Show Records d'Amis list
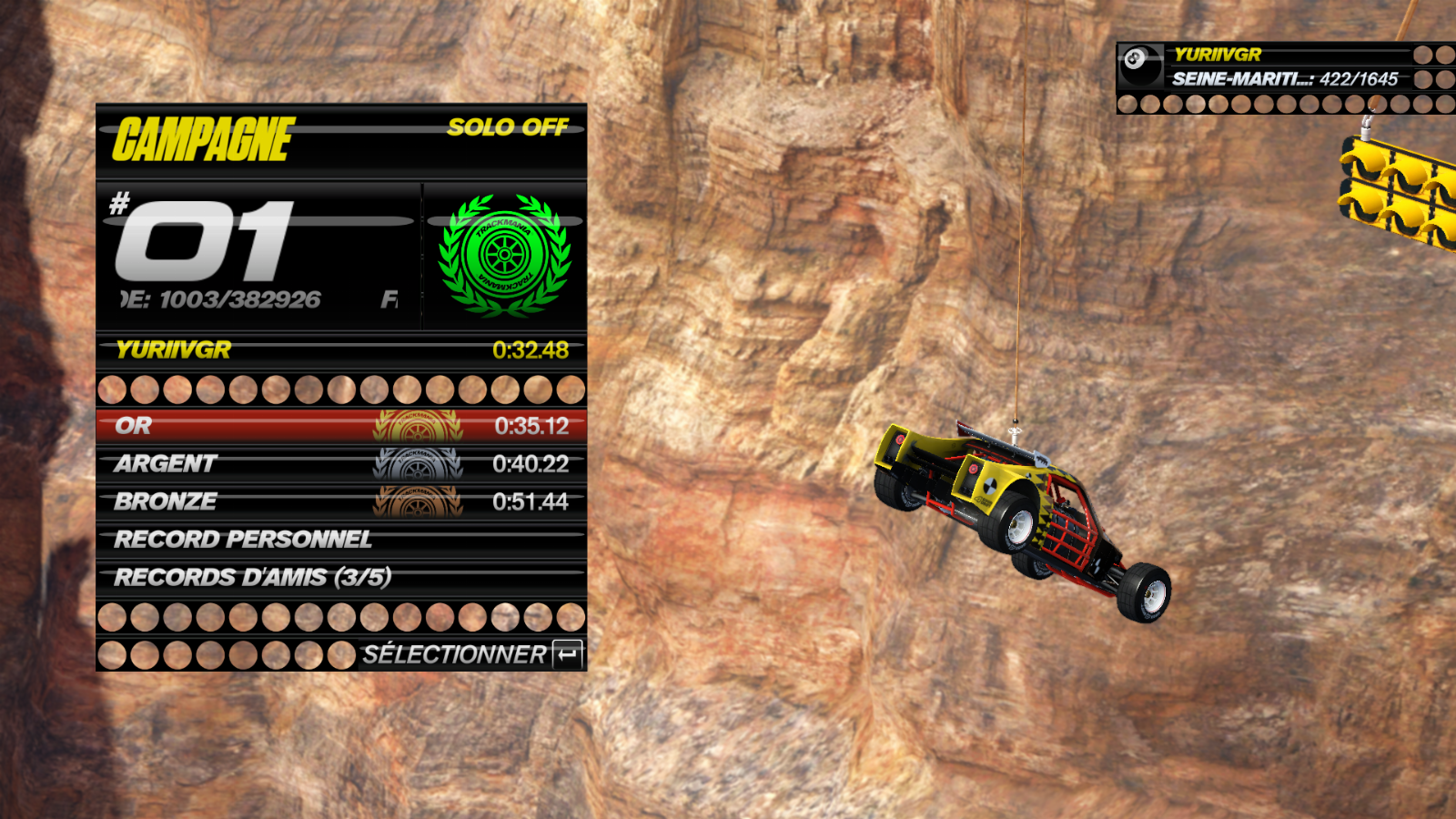This screenshot has width=1456, height=819. coord(341,578)
